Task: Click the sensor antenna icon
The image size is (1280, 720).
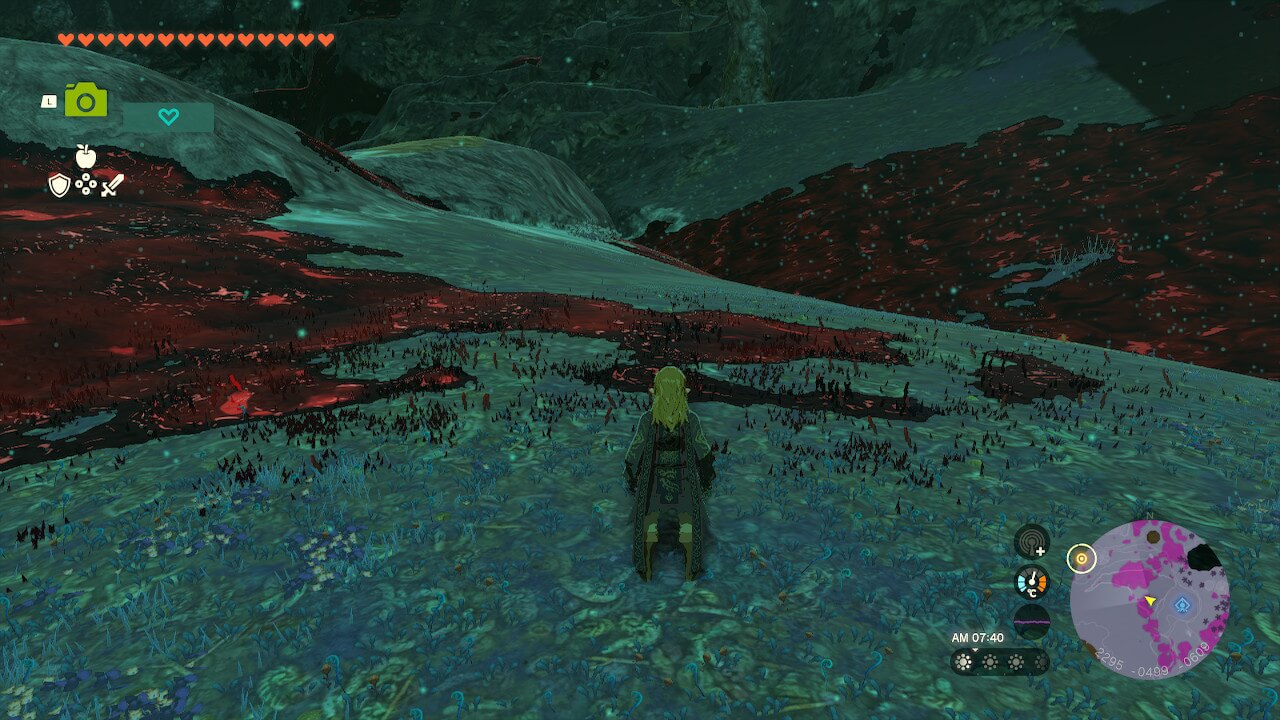Action: [1031, 542]
